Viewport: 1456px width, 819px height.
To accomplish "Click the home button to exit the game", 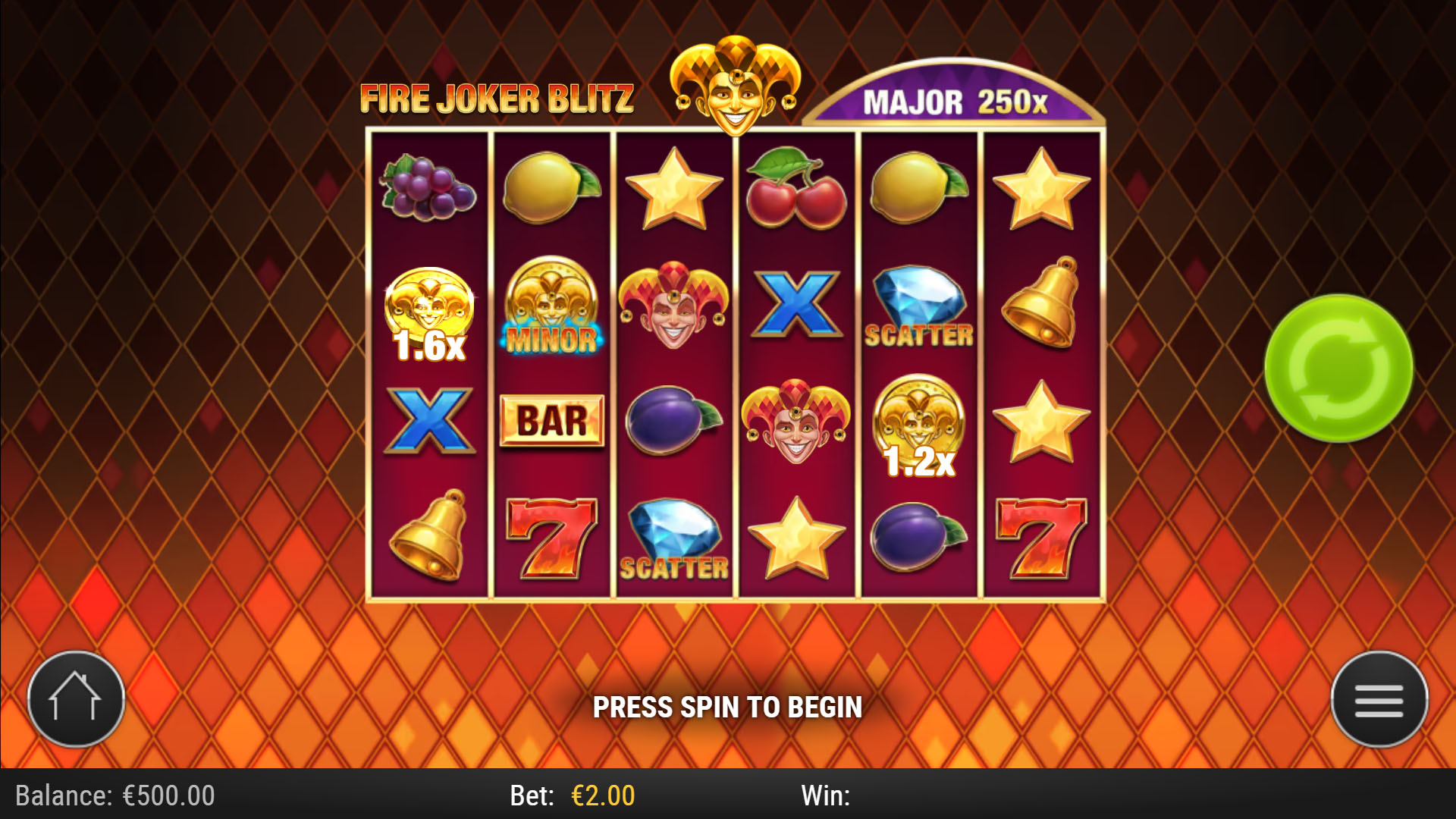I will (76, 699).
